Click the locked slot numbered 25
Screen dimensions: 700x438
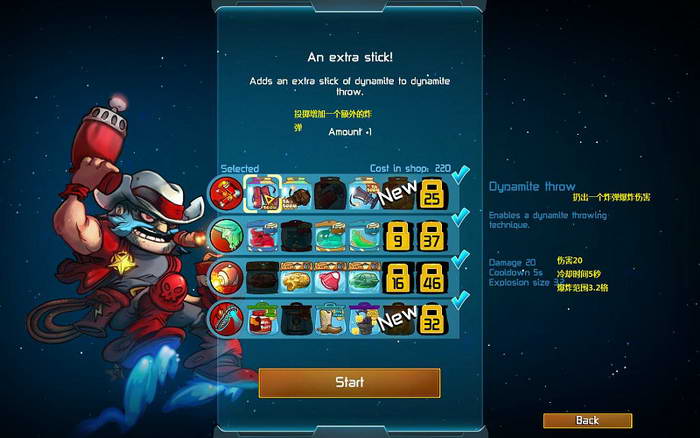(433, 193)
